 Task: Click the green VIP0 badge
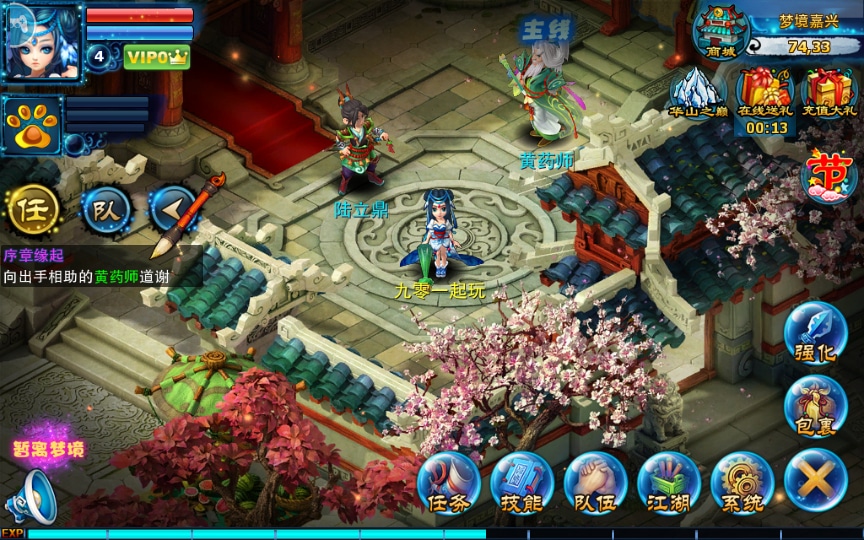[x=157, y=57]
